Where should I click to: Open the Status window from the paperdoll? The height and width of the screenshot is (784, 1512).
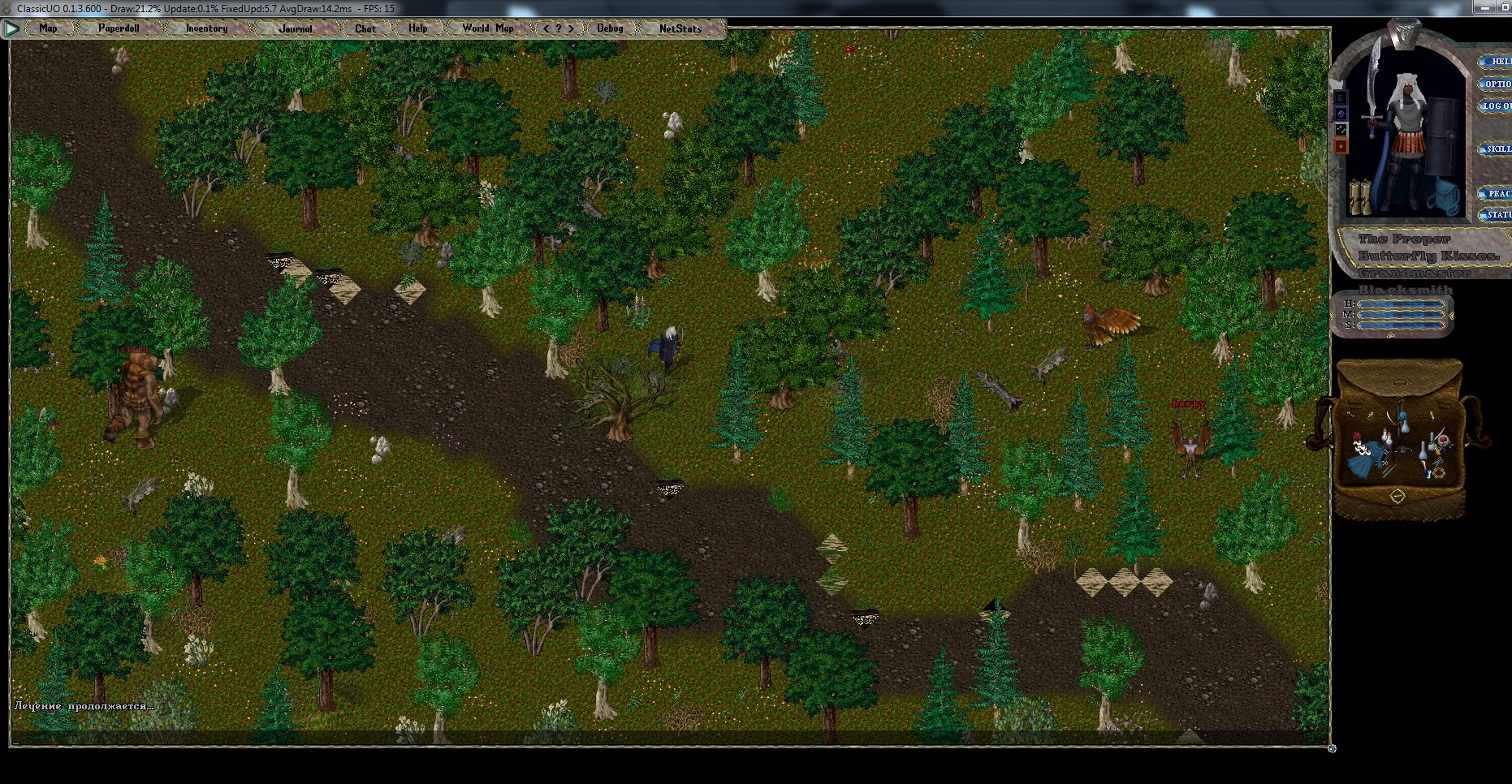[1496, 215]
